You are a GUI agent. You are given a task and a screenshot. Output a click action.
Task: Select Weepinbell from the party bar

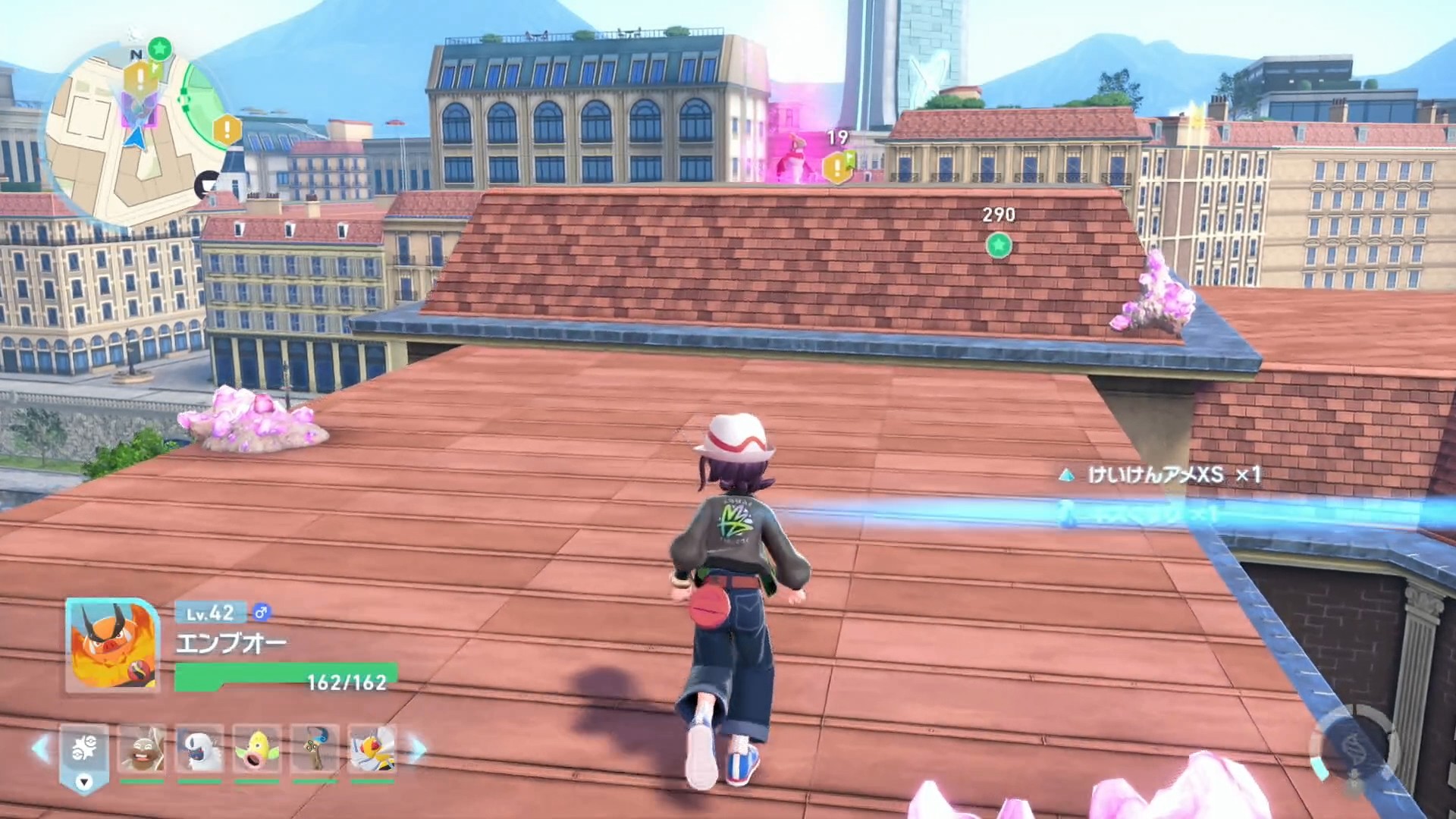(257, 749)
